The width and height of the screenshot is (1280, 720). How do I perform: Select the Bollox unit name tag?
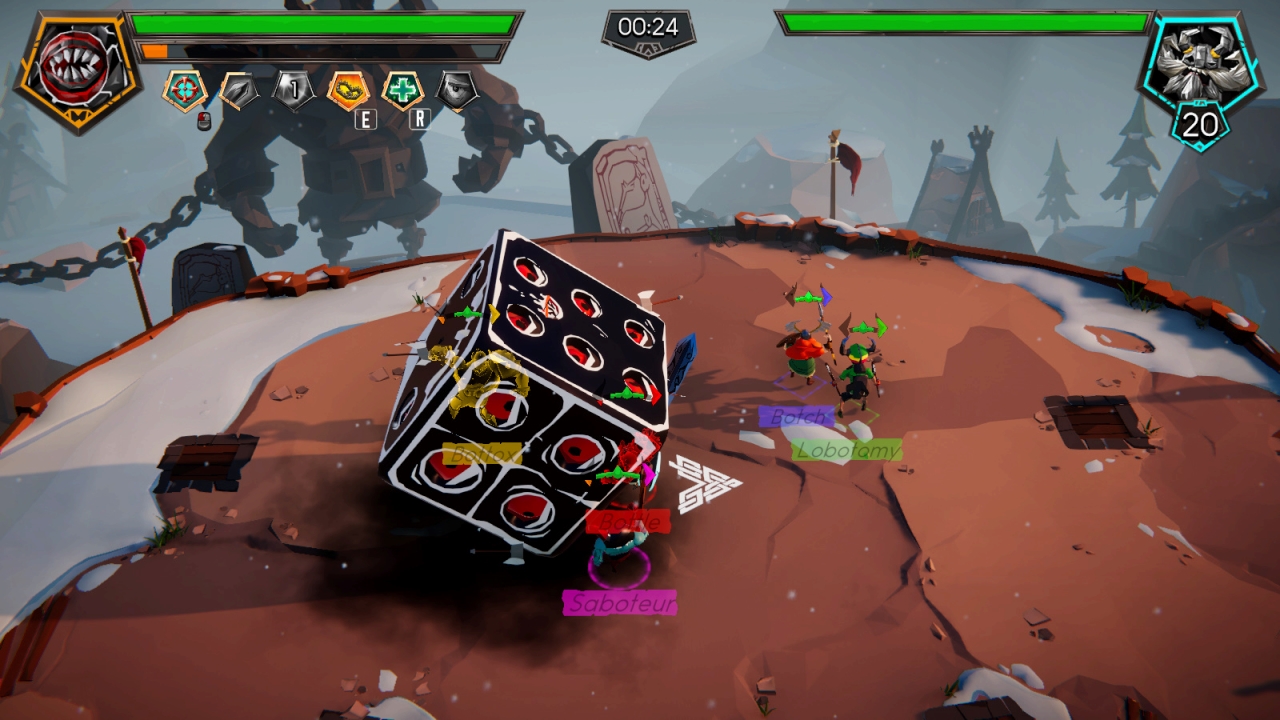tap(482, 454)
